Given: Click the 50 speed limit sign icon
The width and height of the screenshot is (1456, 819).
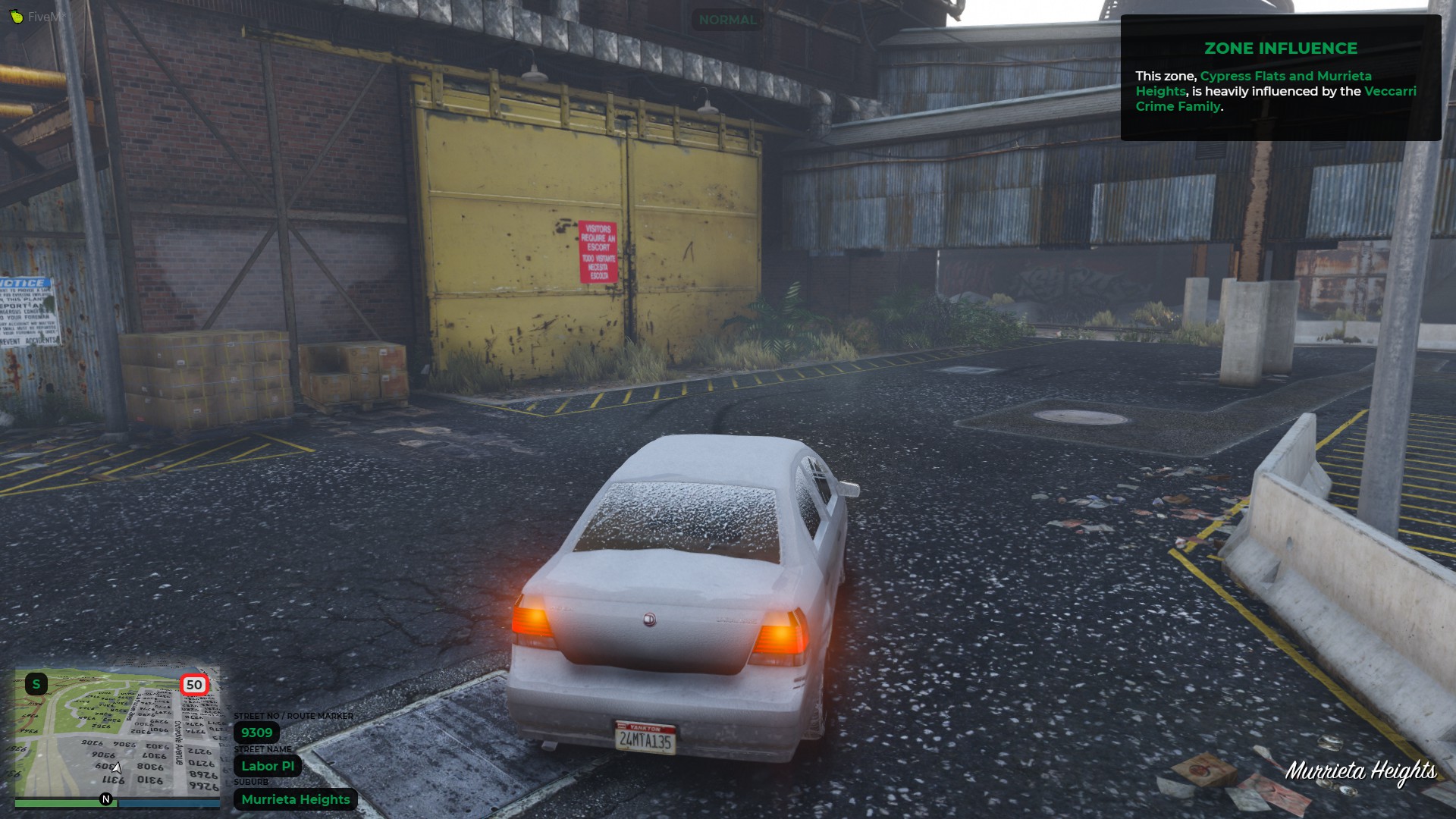Looking at the screenshot, I should click(194, 685).
